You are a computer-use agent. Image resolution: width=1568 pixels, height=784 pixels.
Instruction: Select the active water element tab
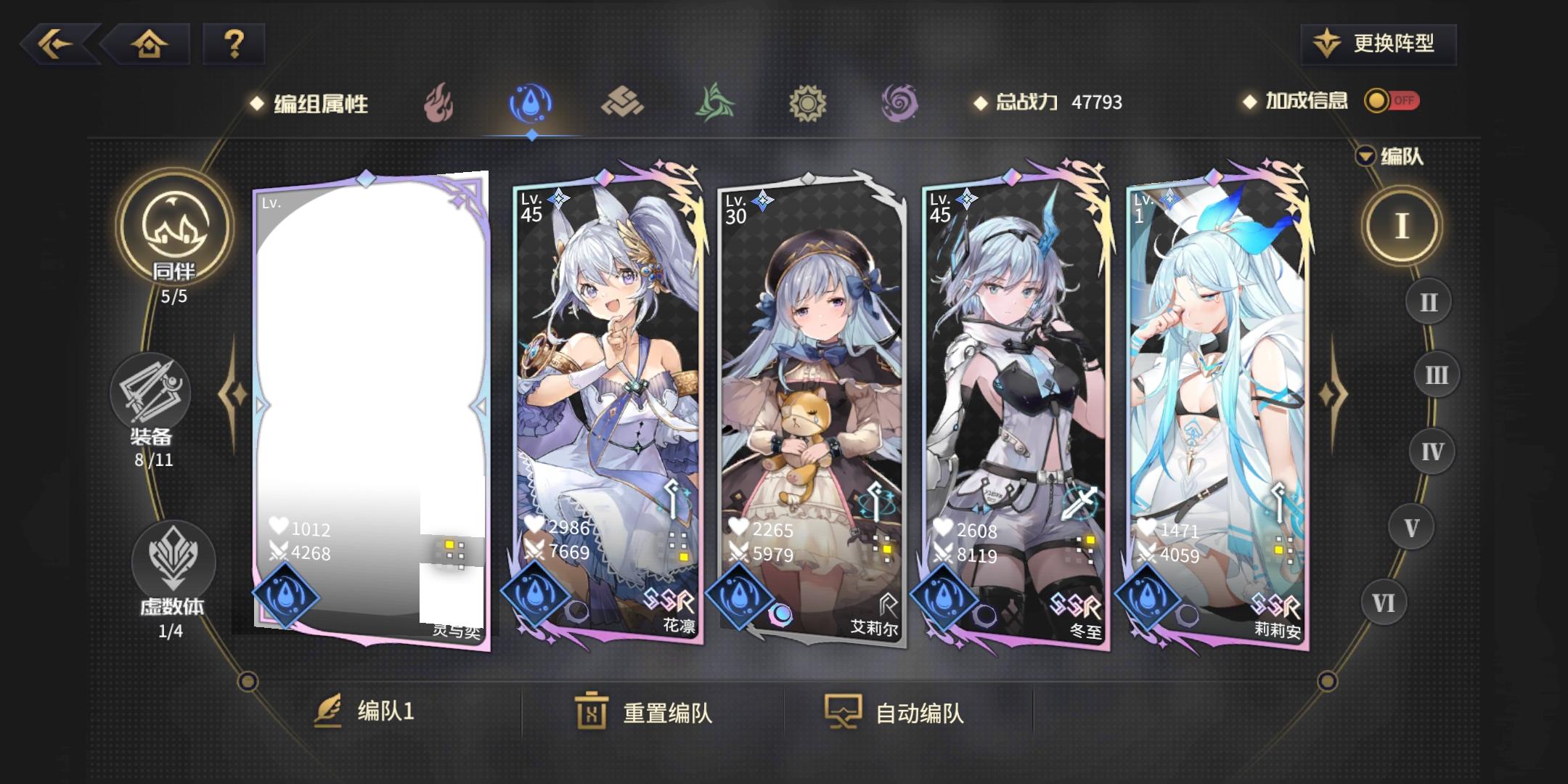[531, 104]
